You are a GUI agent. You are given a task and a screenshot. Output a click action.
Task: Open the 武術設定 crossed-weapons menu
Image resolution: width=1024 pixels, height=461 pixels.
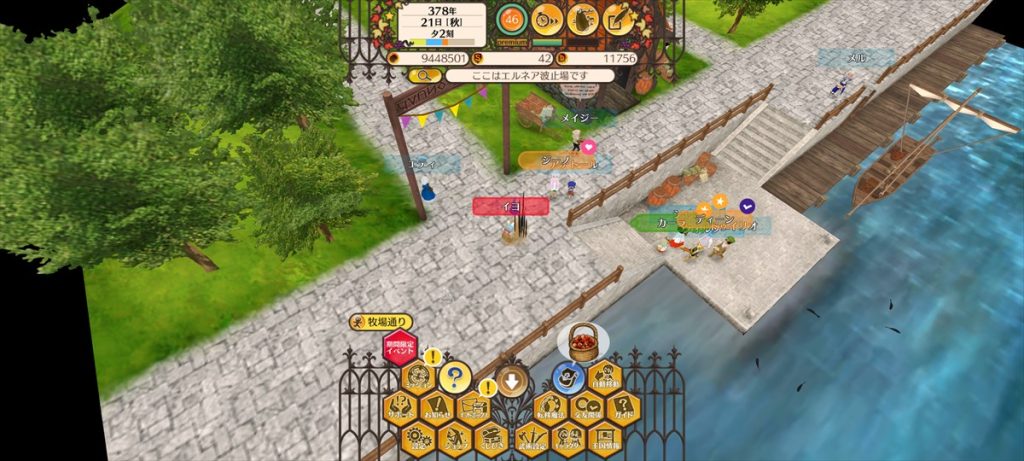tap(531, 436)
